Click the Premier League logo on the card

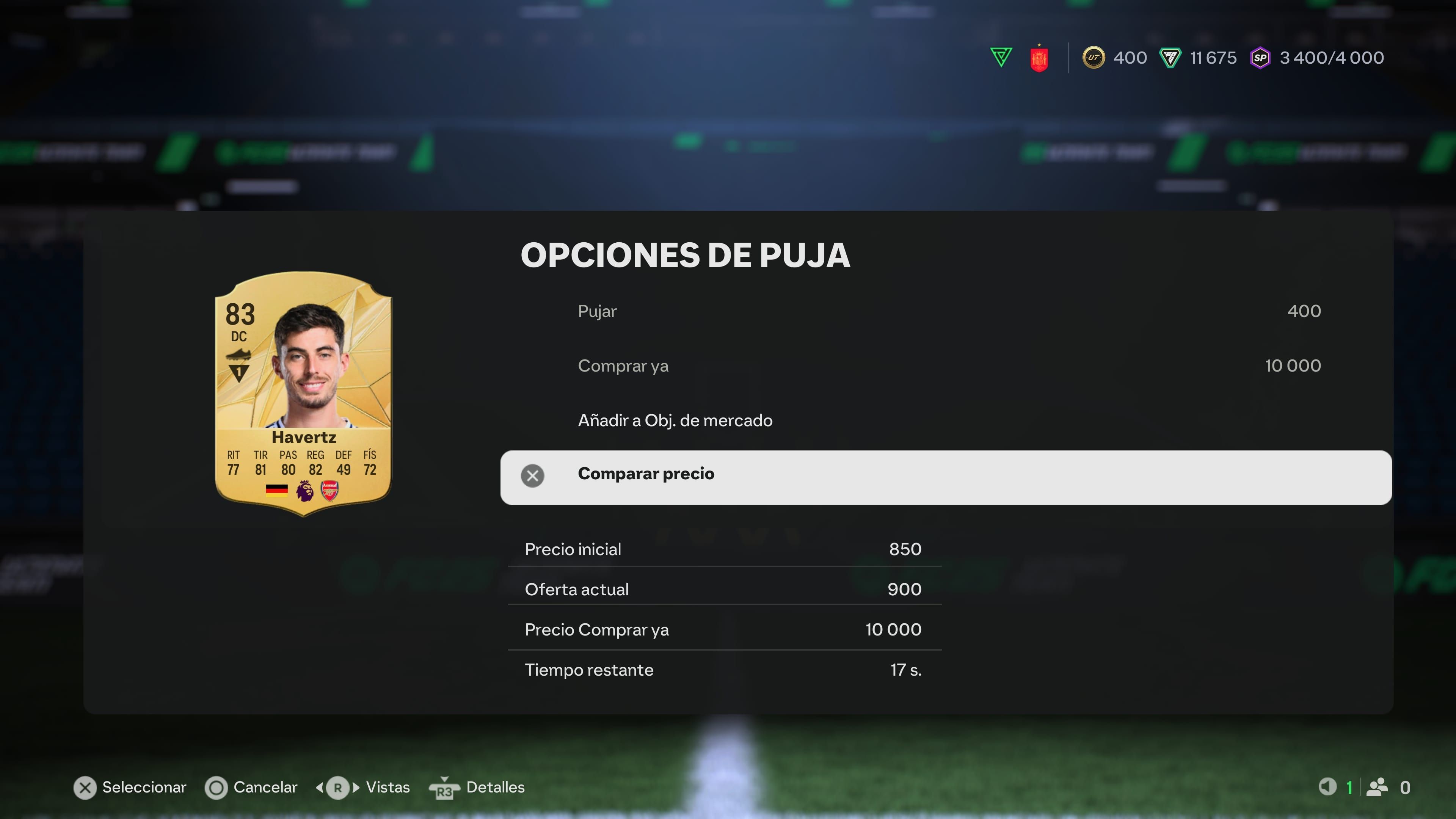pyautogui.click(x=303, y=490)
